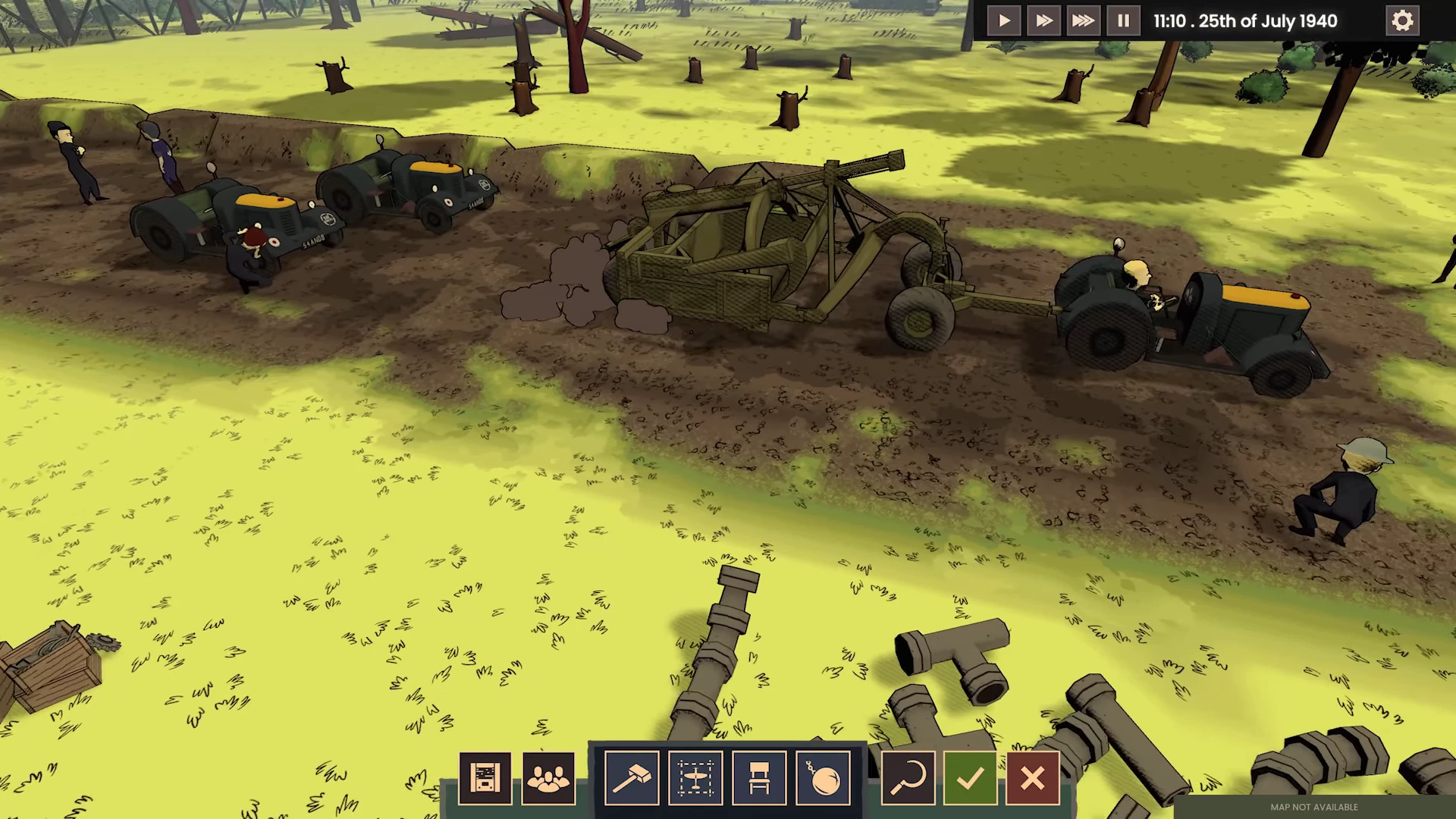This screenshot has width=1456, height=819.
Task: Select the chair furniture tool
Action: click(x=759, y=778)
